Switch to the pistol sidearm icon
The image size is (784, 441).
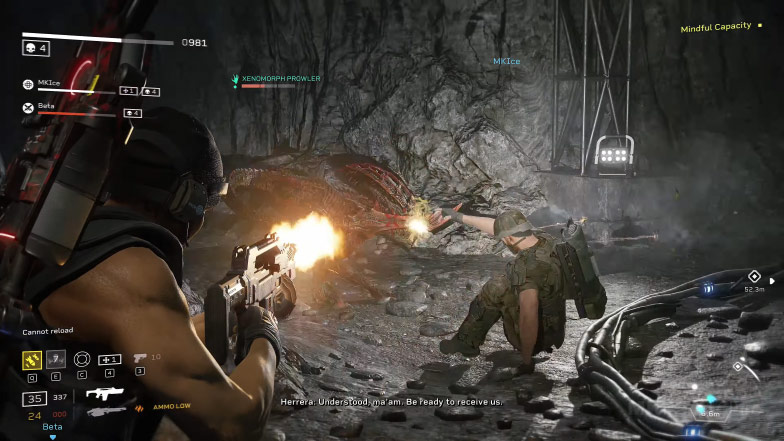[x=140, y=357]
